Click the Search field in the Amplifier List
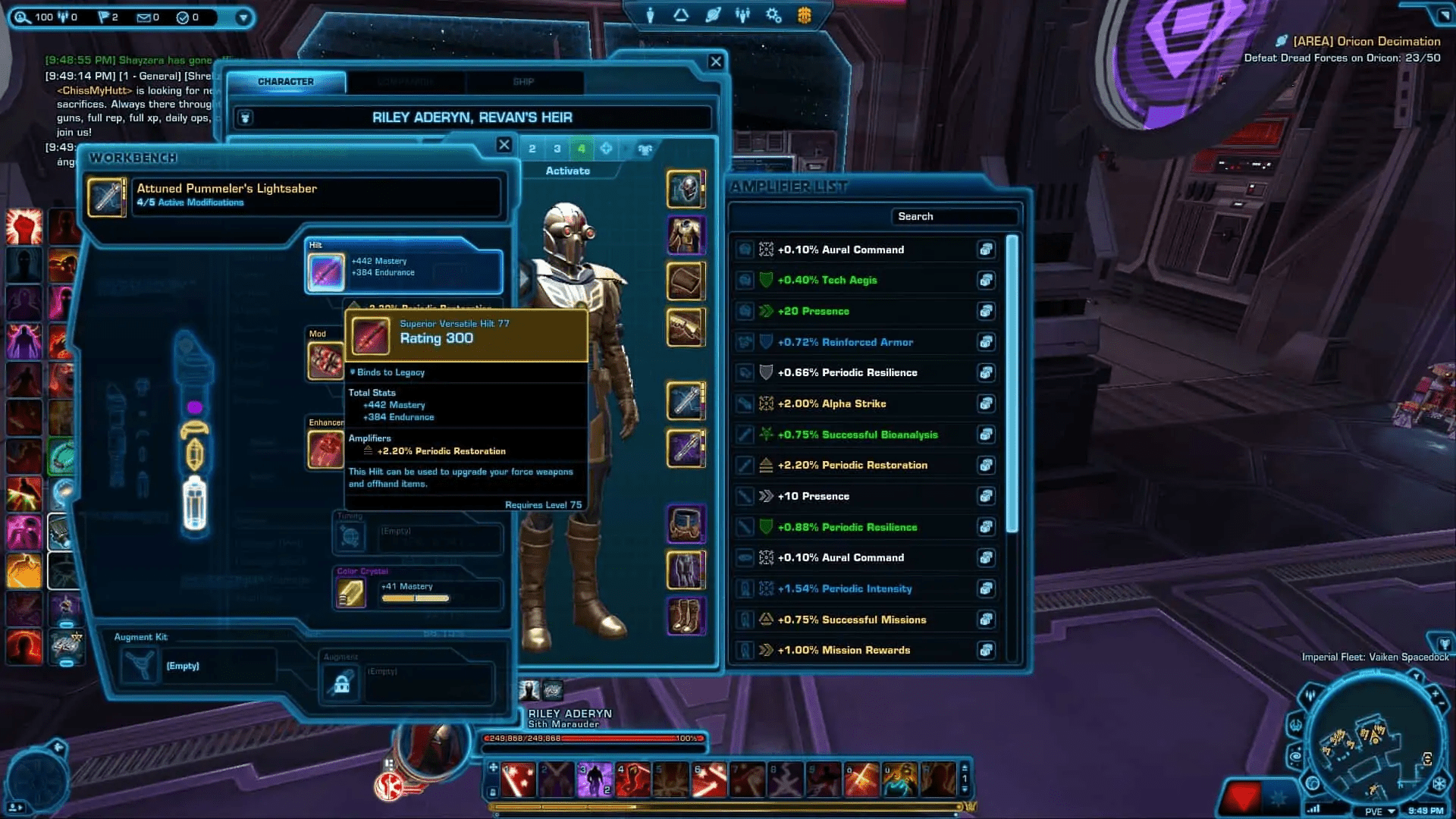 [x=955, y=216]
